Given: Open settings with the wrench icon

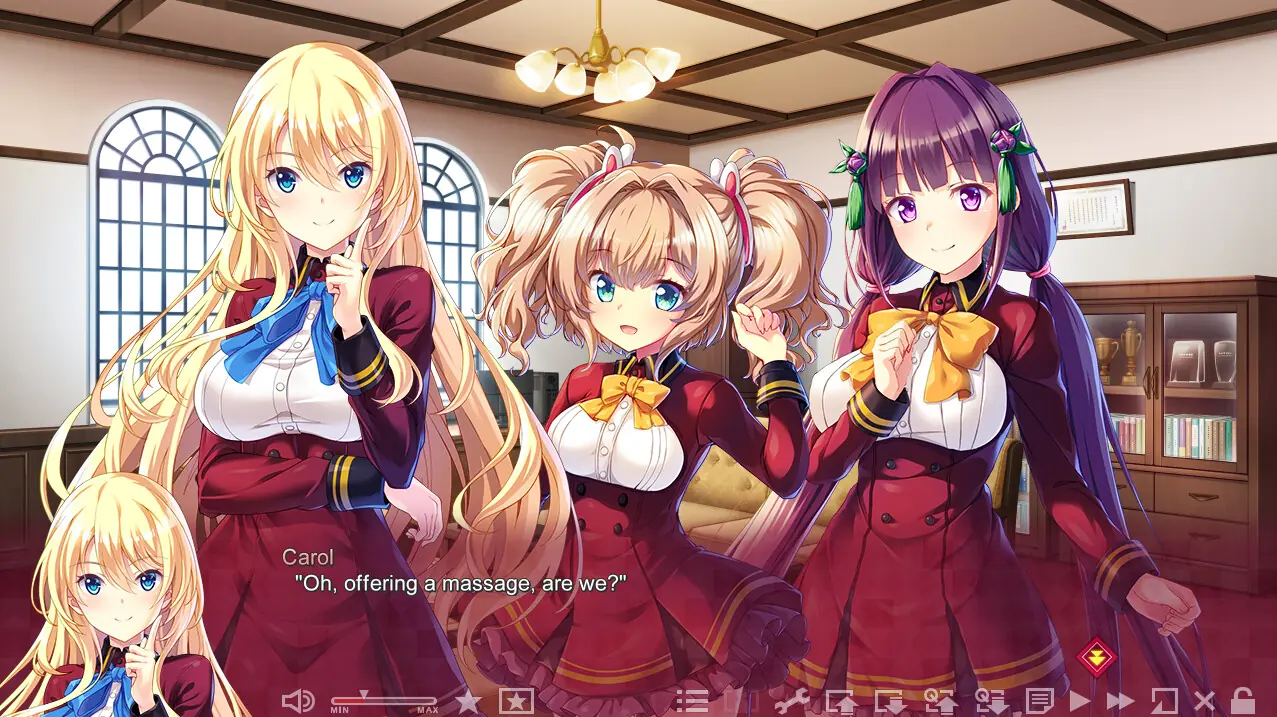Looking at the screenshot, I should 792,701.
